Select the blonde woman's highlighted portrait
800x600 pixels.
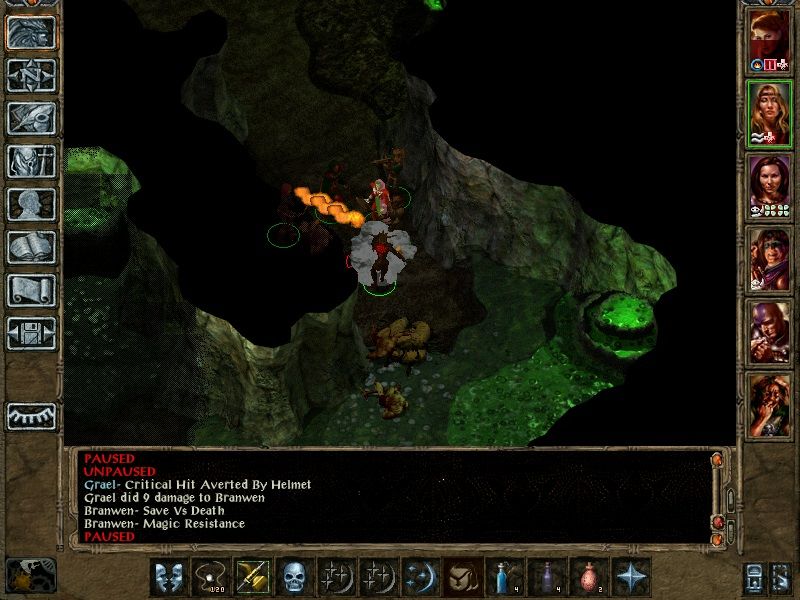click(769, 113)
